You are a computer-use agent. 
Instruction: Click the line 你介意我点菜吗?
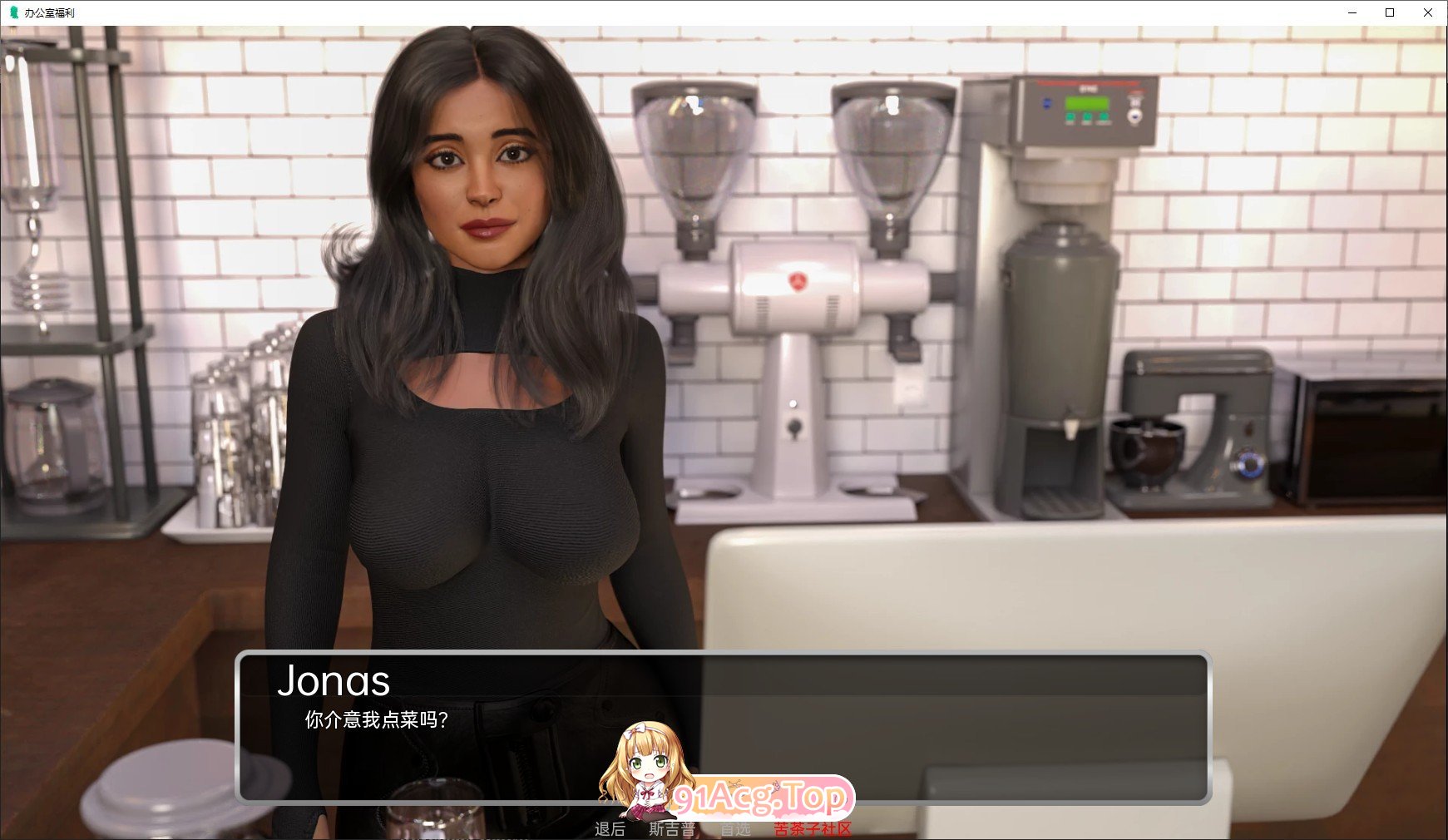click(374, 722)
